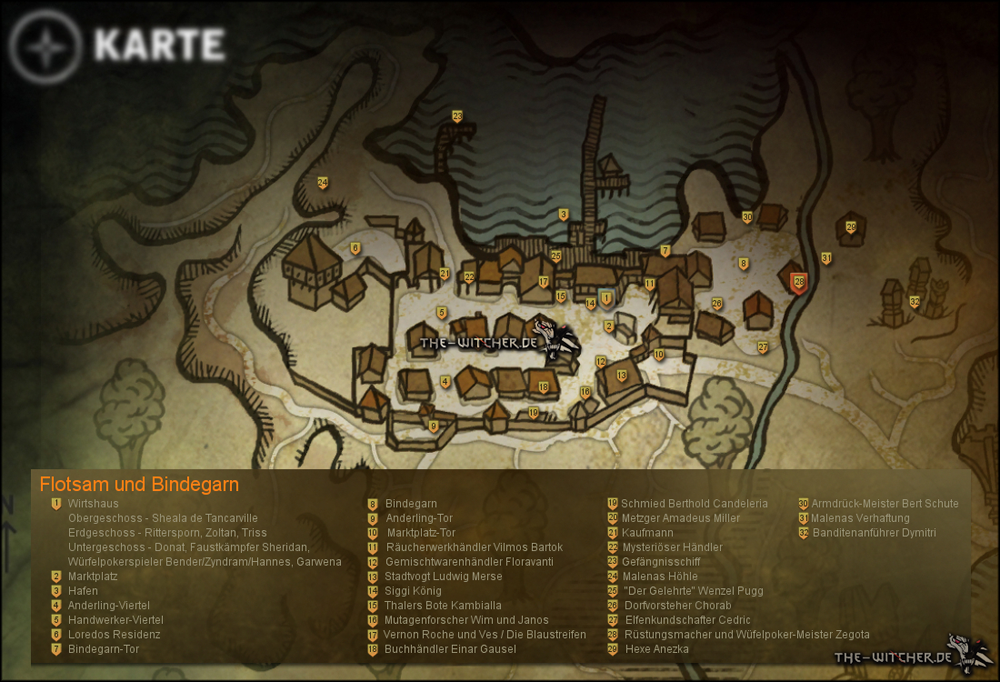Select Gefängnisschiff in the legend
This screenshot has width=1000, height=682.
pos(660,562)
